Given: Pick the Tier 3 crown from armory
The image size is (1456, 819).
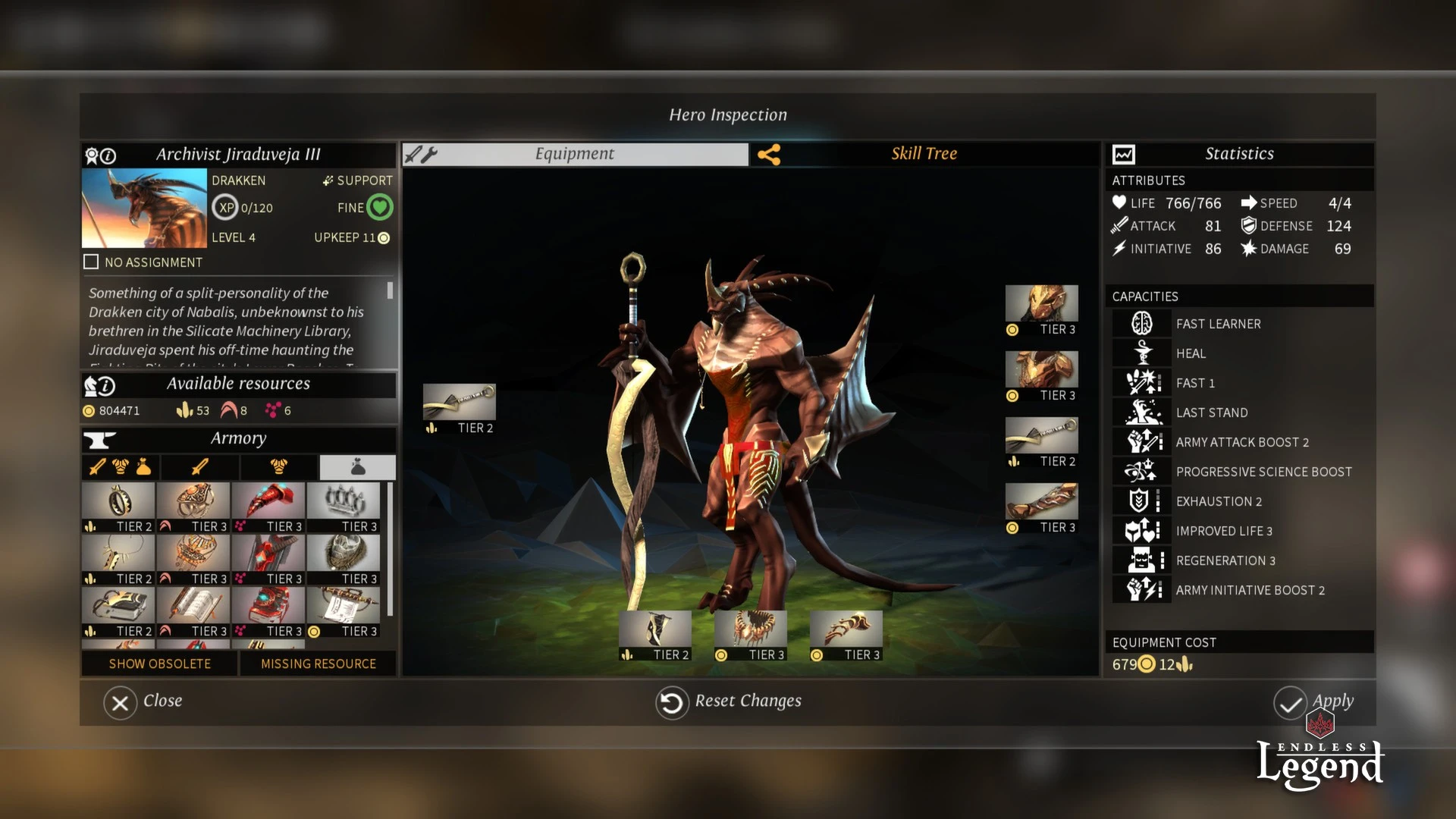Looking at the screenshot, I should pyautogui.click(x=344, y=501).
